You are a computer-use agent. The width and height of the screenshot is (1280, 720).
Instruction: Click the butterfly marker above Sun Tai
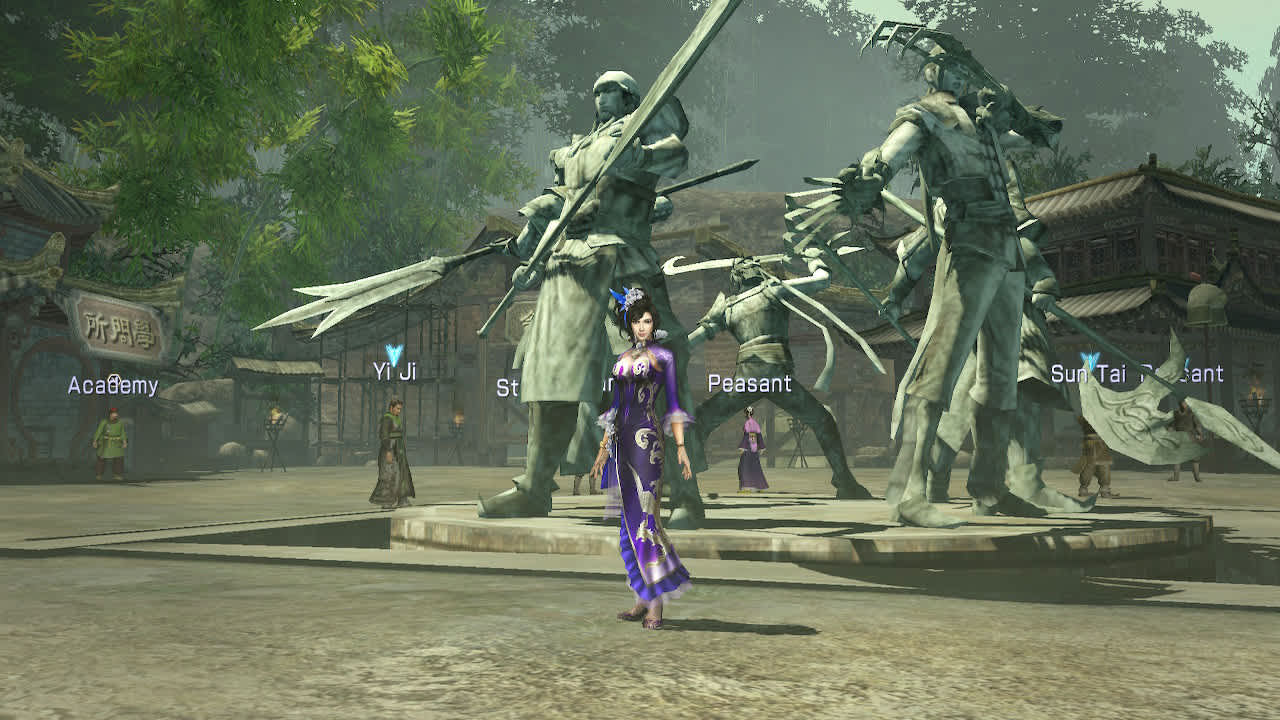point(1089,358)
